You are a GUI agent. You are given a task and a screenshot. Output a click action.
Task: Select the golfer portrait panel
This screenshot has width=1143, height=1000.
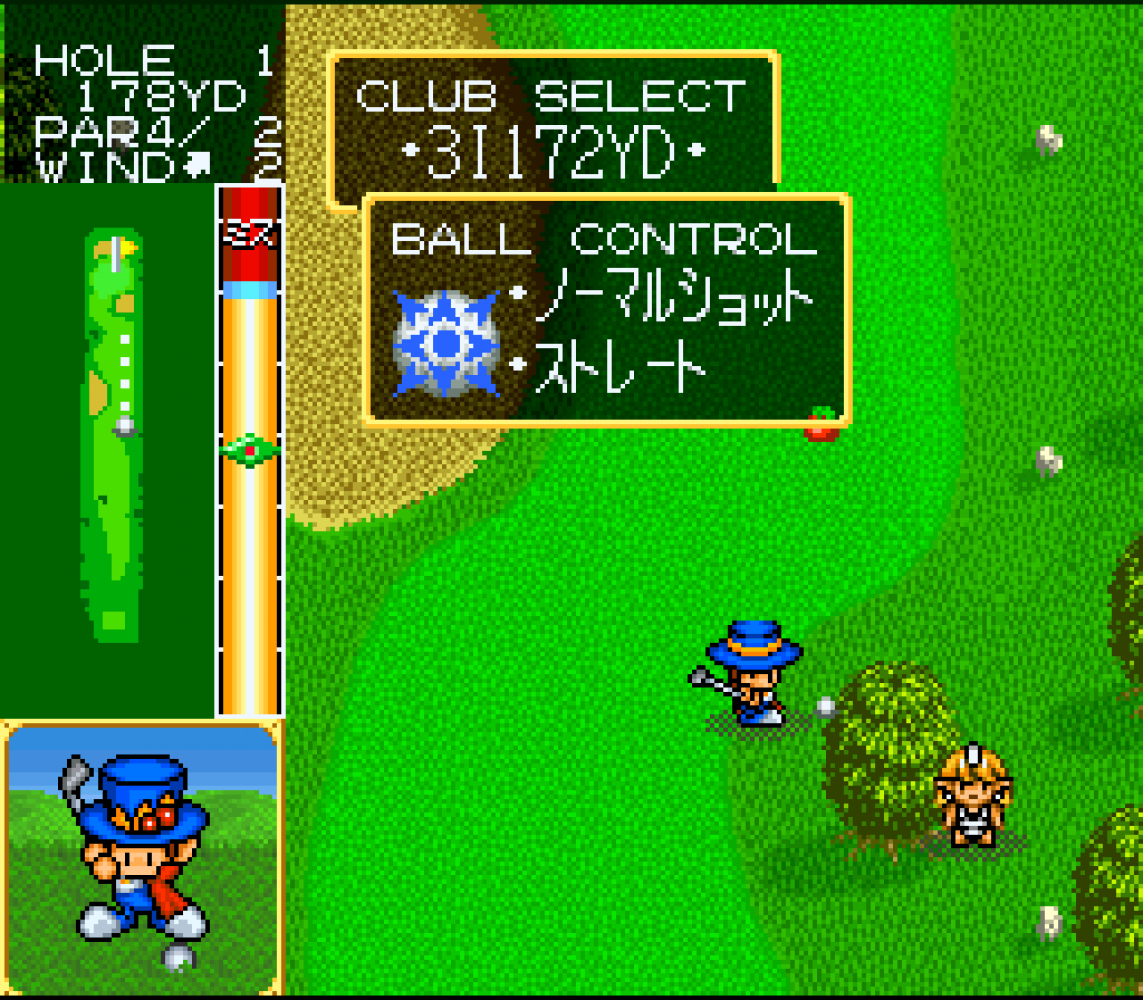point(141,858)
